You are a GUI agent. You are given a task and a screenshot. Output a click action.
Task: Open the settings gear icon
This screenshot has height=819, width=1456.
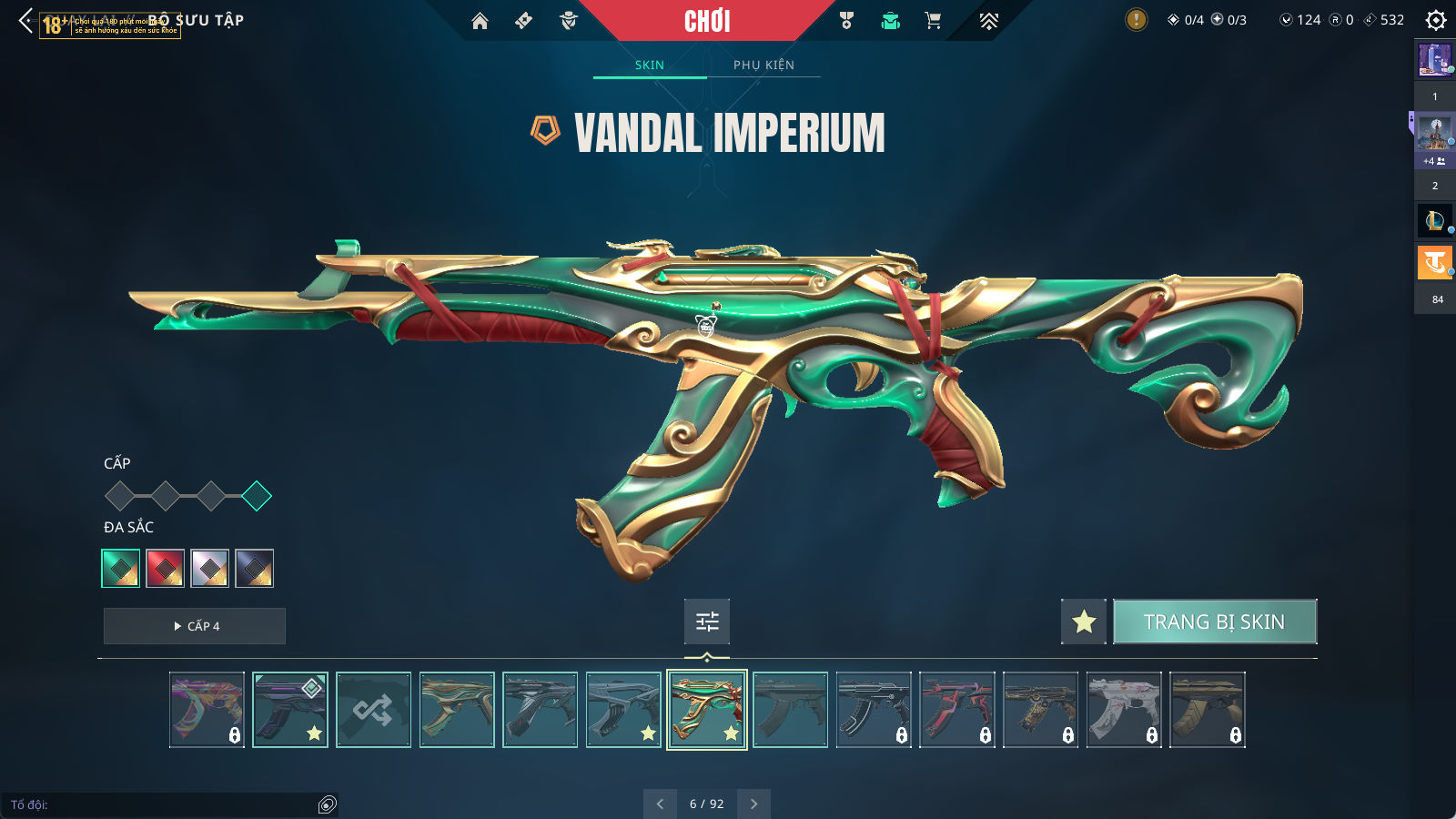[x=1435, y=20]
